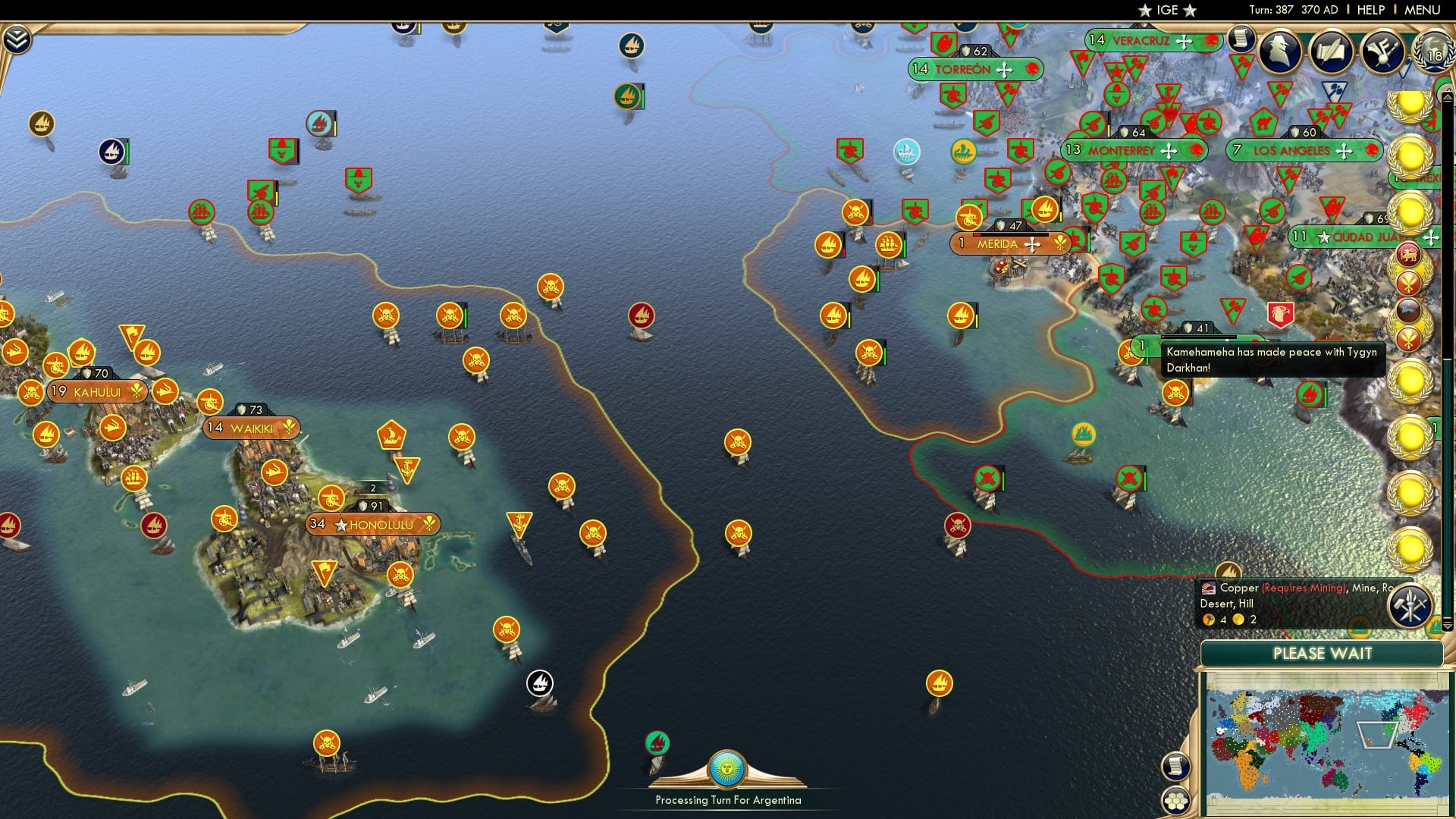Click the laurel globe icon showing 18

tap(1430, 53)
